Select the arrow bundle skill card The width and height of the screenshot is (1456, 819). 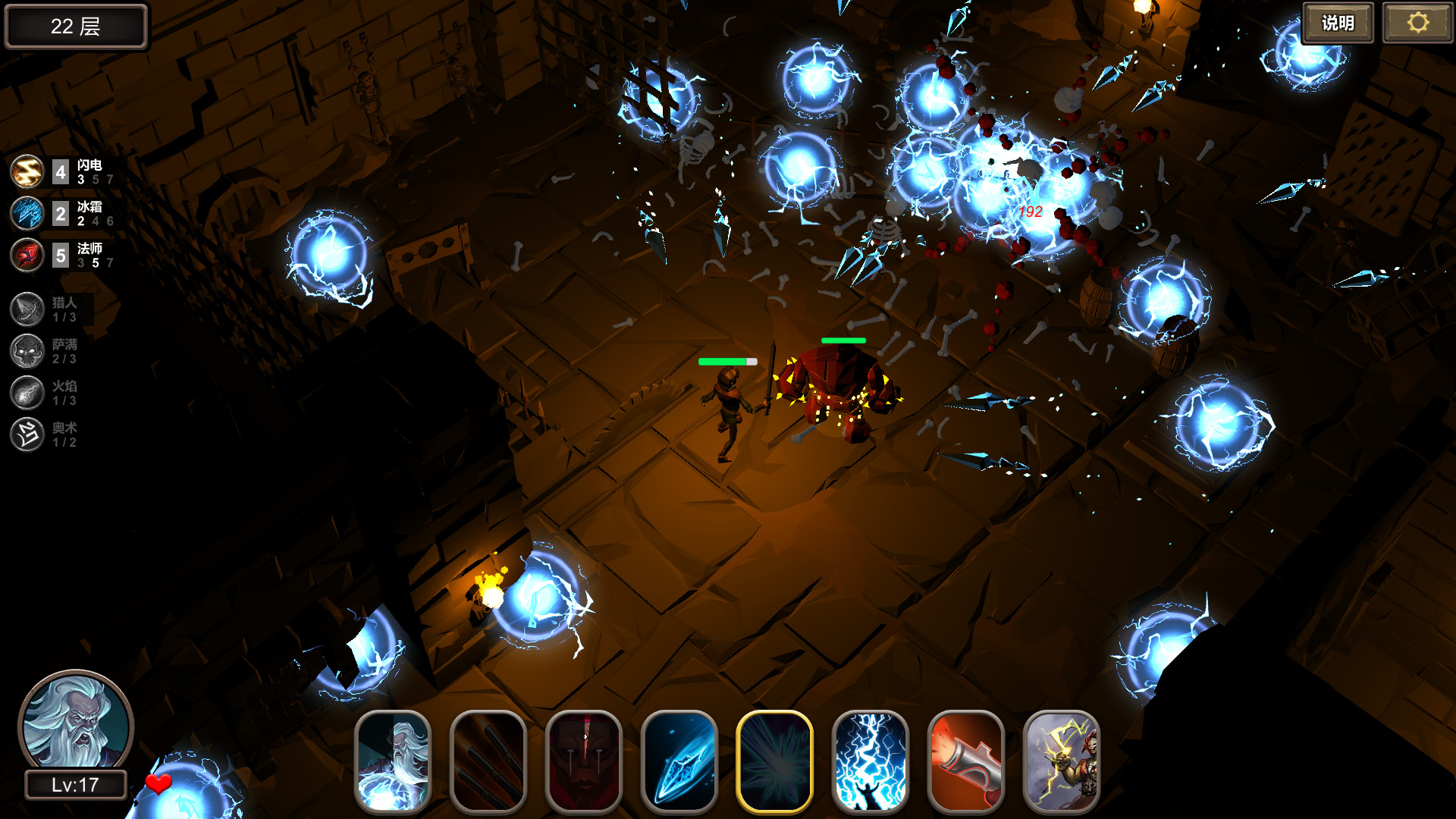(x=488, y=761)
